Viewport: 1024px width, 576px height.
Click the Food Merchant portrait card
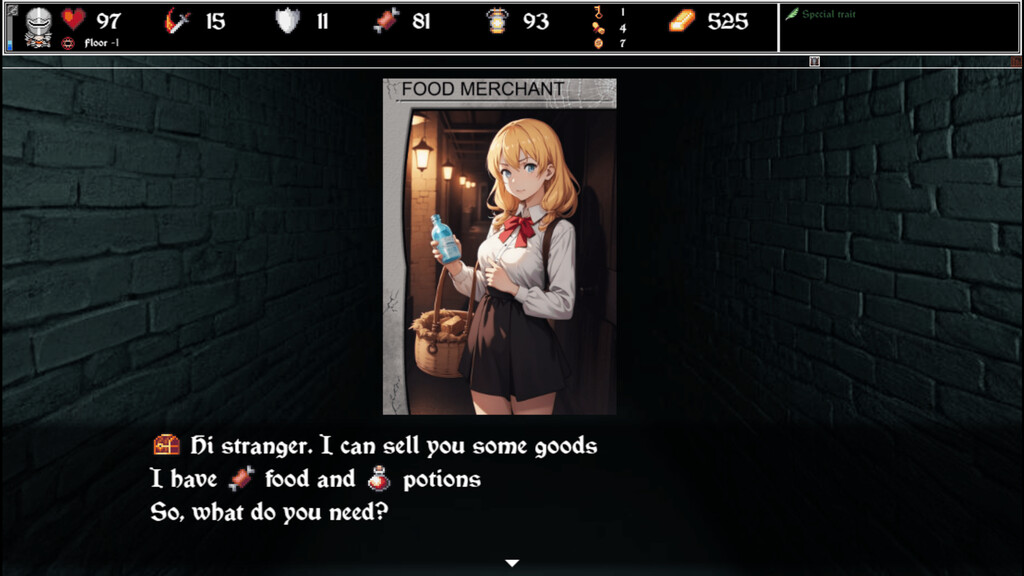point(499,246)
